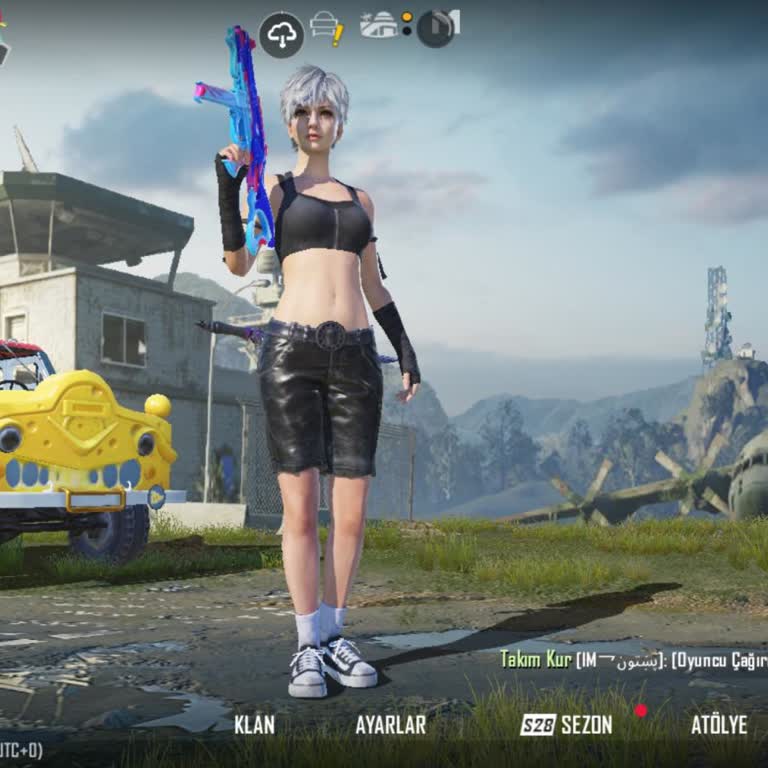Open the Takım Kur chat message
The height and width of the screenshot is (768, 768).
(632, 660)
